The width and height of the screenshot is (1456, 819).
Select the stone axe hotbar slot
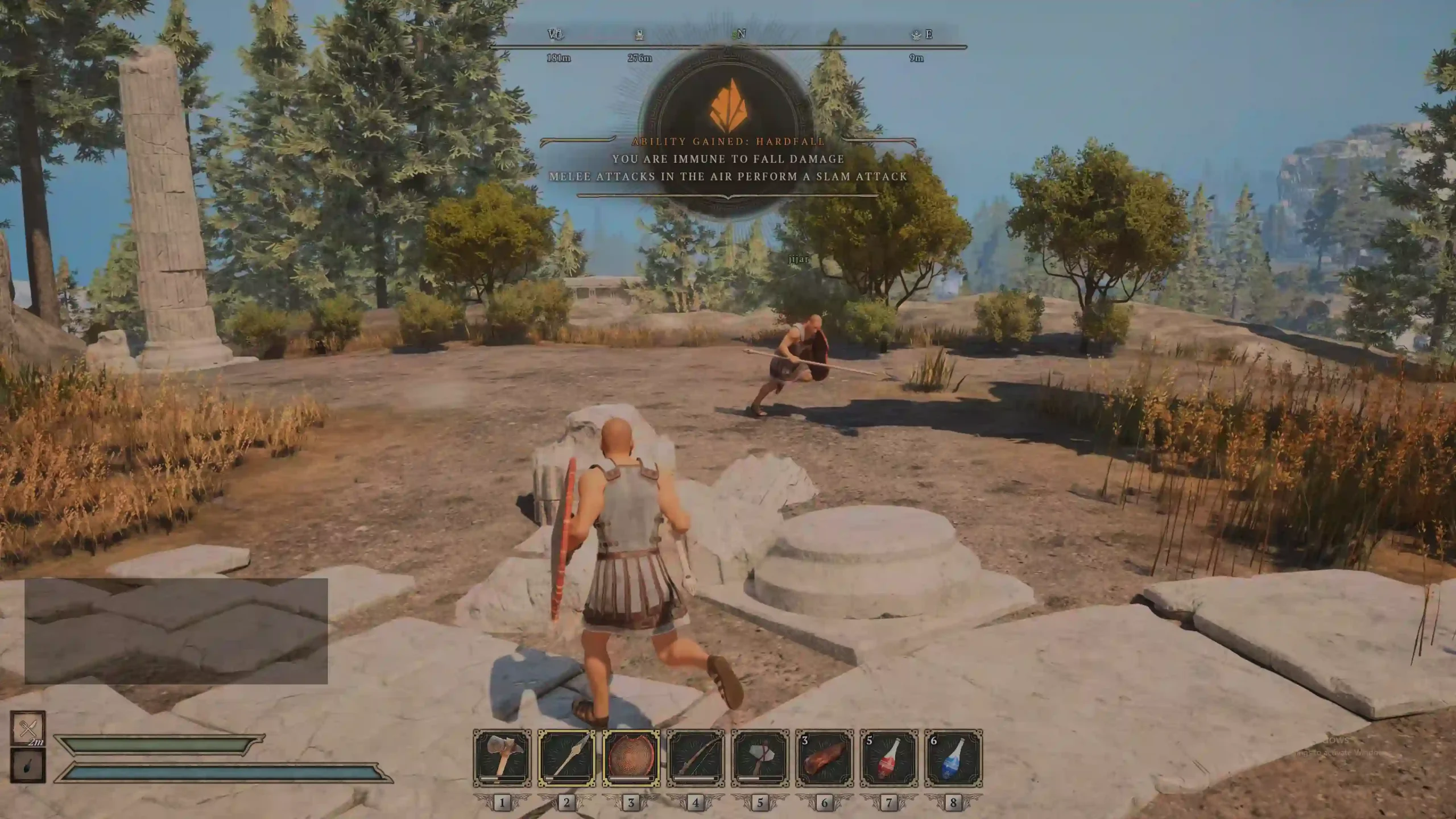coord(760,758)
